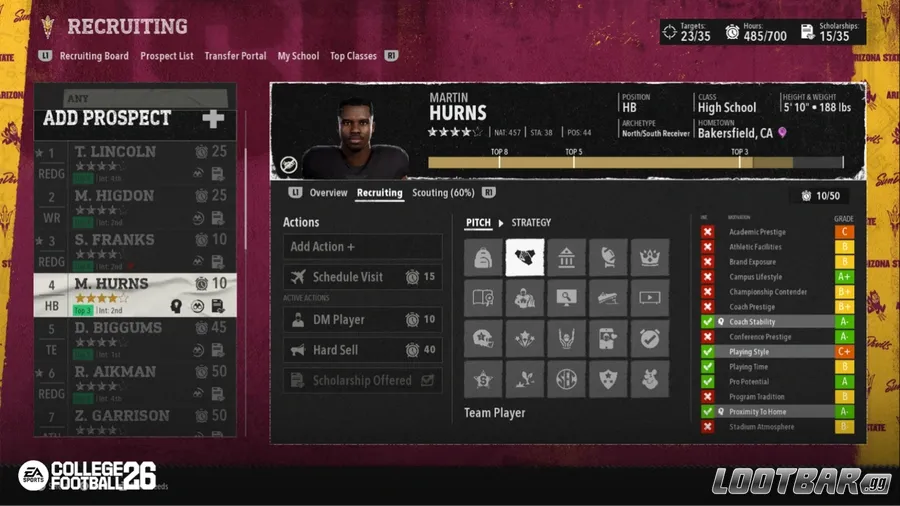Switch to the Transfer Portal tab
This screenshot has height=506, width=900.
pos(235,56)
